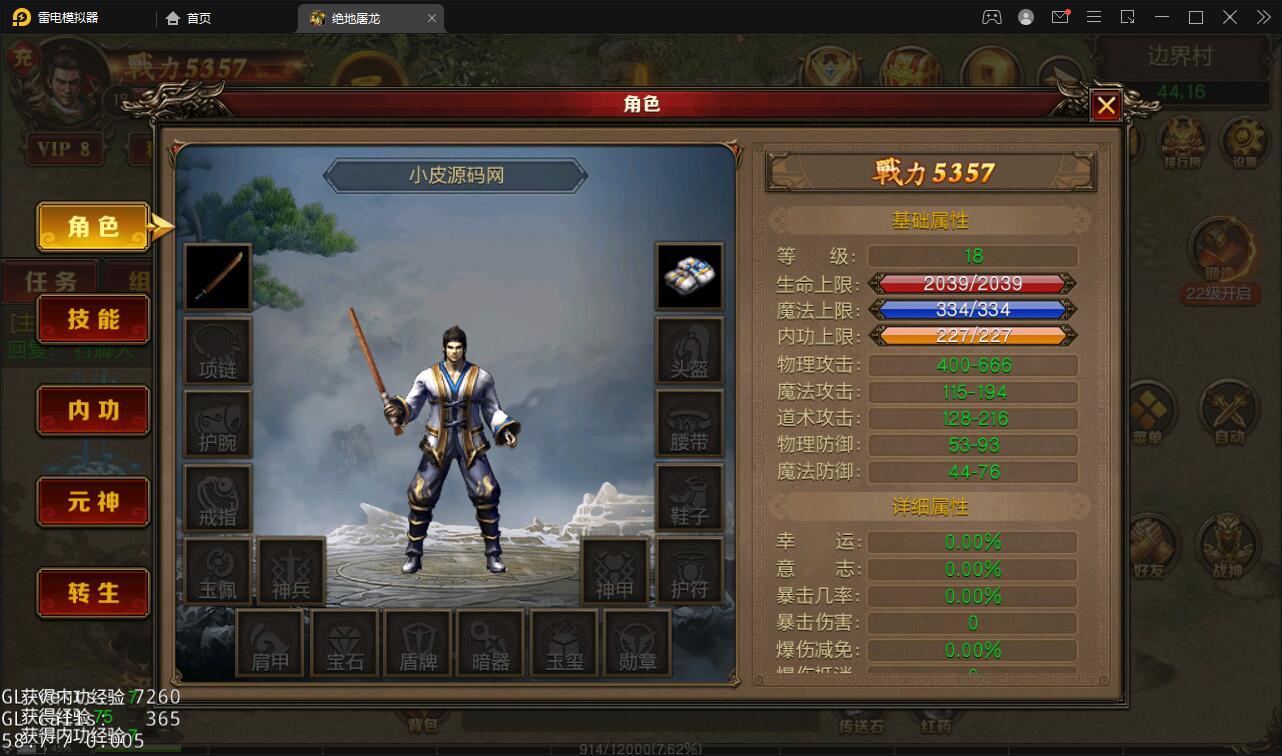Viewport: 1282px width, 756px height.
Task: Click the empty 头盔 helmet slot
Action: point(690,351)
